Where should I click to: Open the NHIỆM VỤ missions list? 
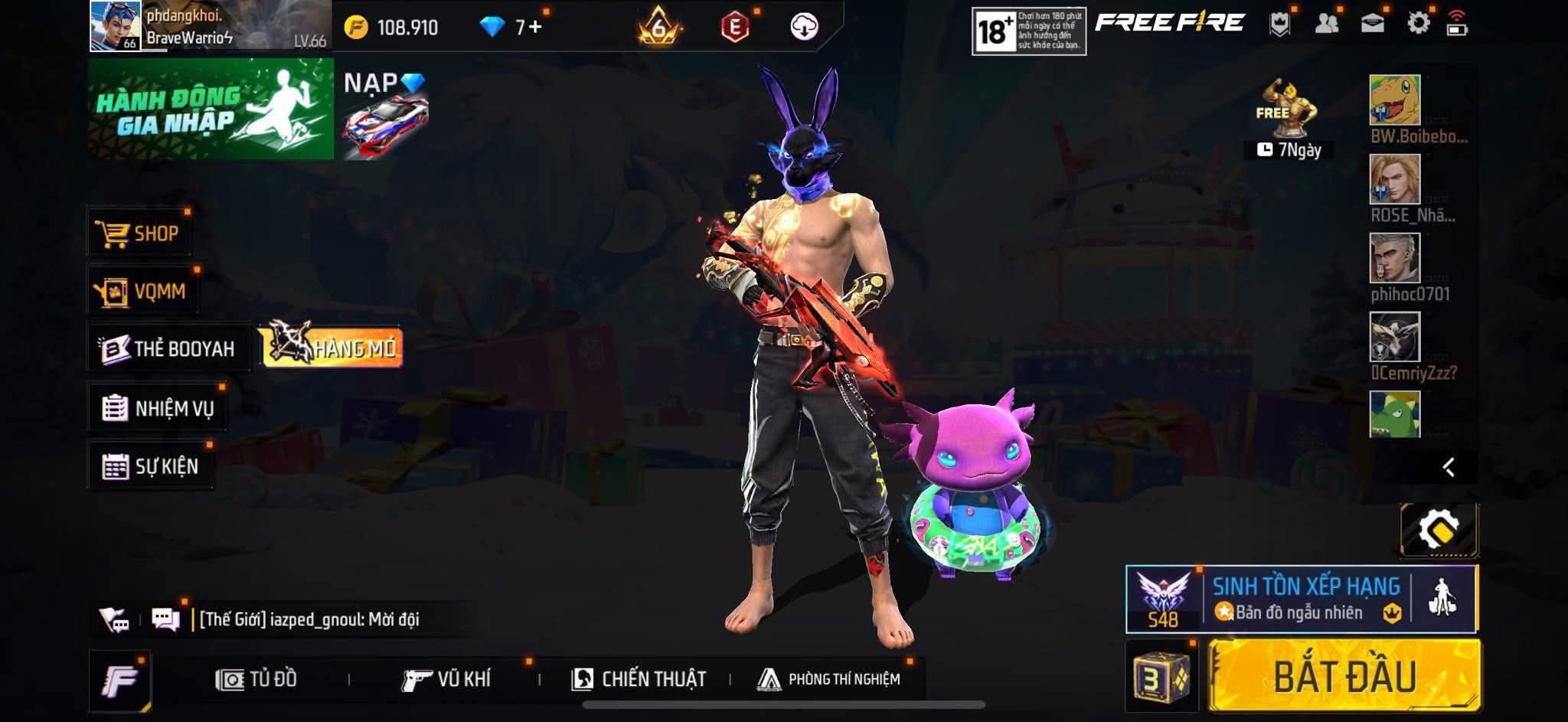point(158,408)
